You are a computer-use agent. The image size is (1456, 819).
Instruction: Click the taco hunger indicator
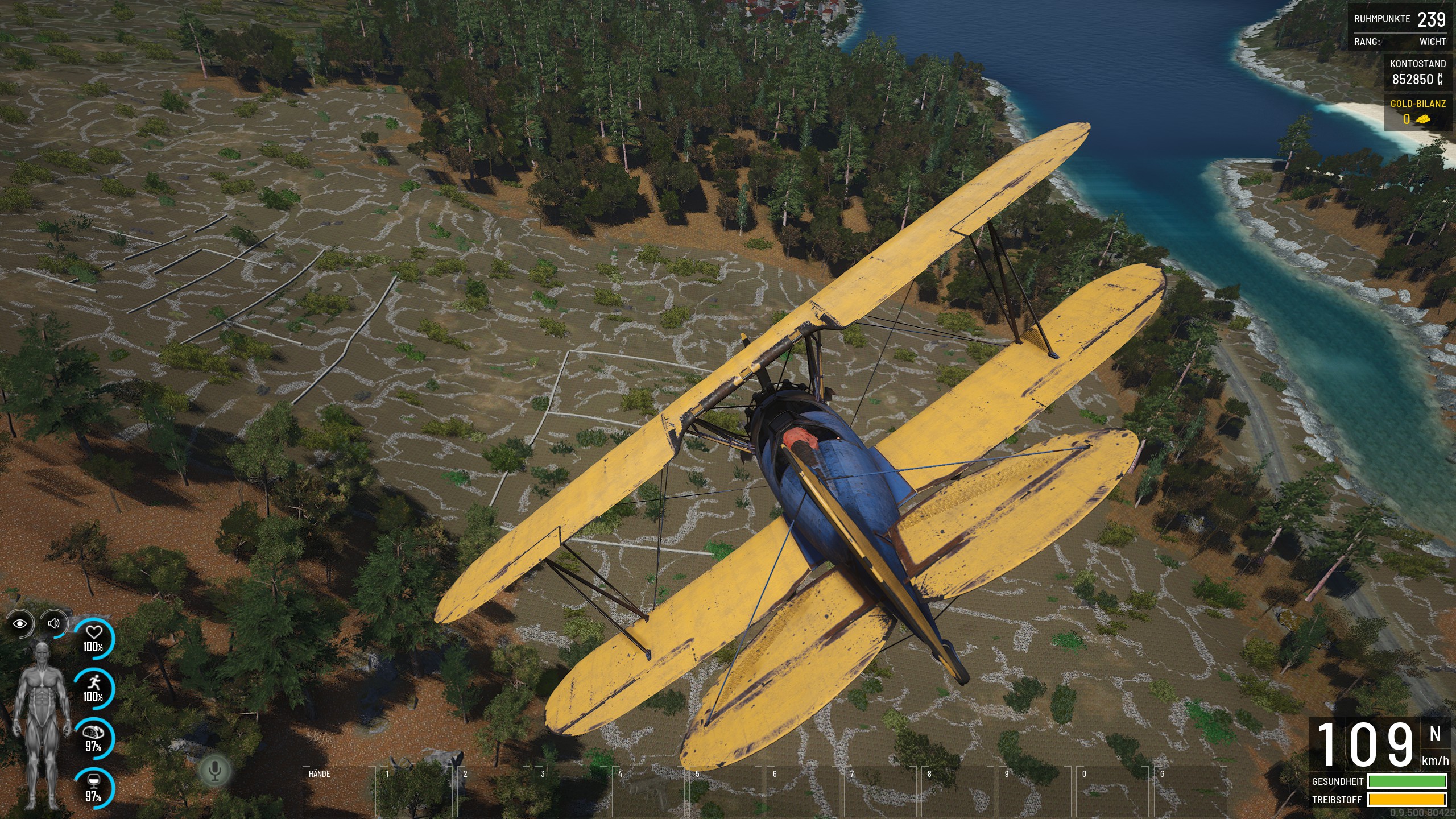tap(94, 738)
